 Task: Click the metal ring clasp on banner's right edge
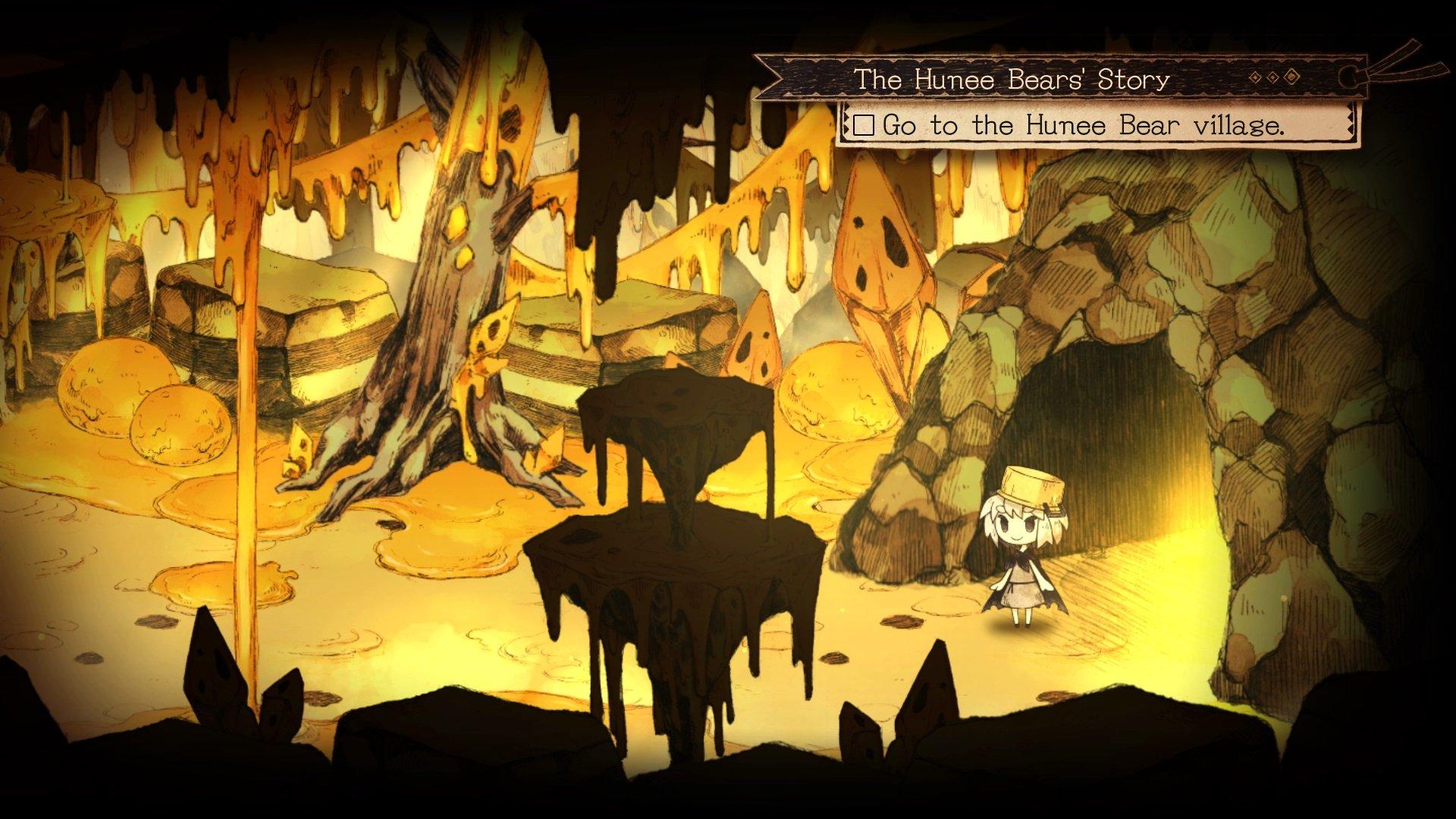[x=1348, y=77]
